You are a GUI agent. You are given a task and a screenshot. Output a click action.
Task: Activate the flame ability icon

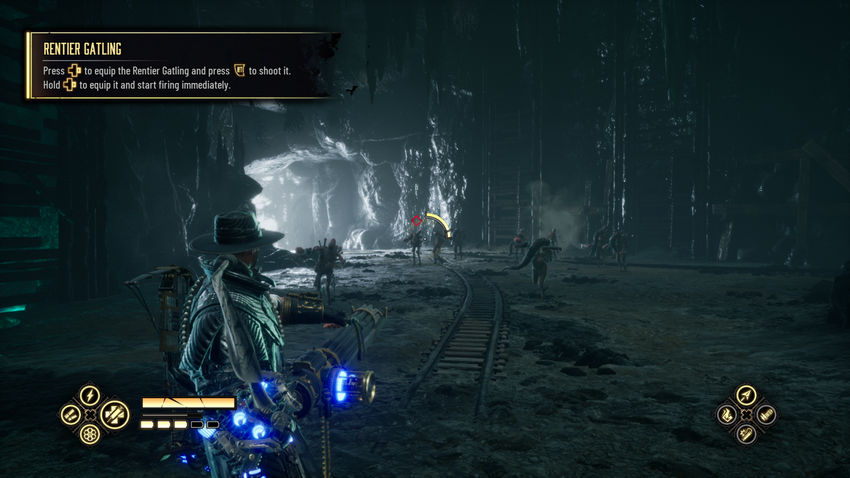pos(727,414)
